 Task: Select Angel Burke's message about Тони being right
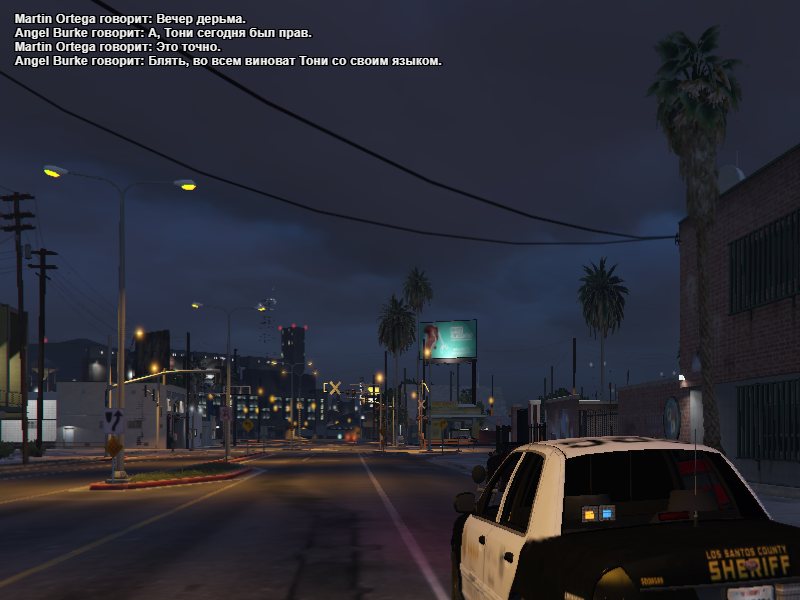(163, 33)
